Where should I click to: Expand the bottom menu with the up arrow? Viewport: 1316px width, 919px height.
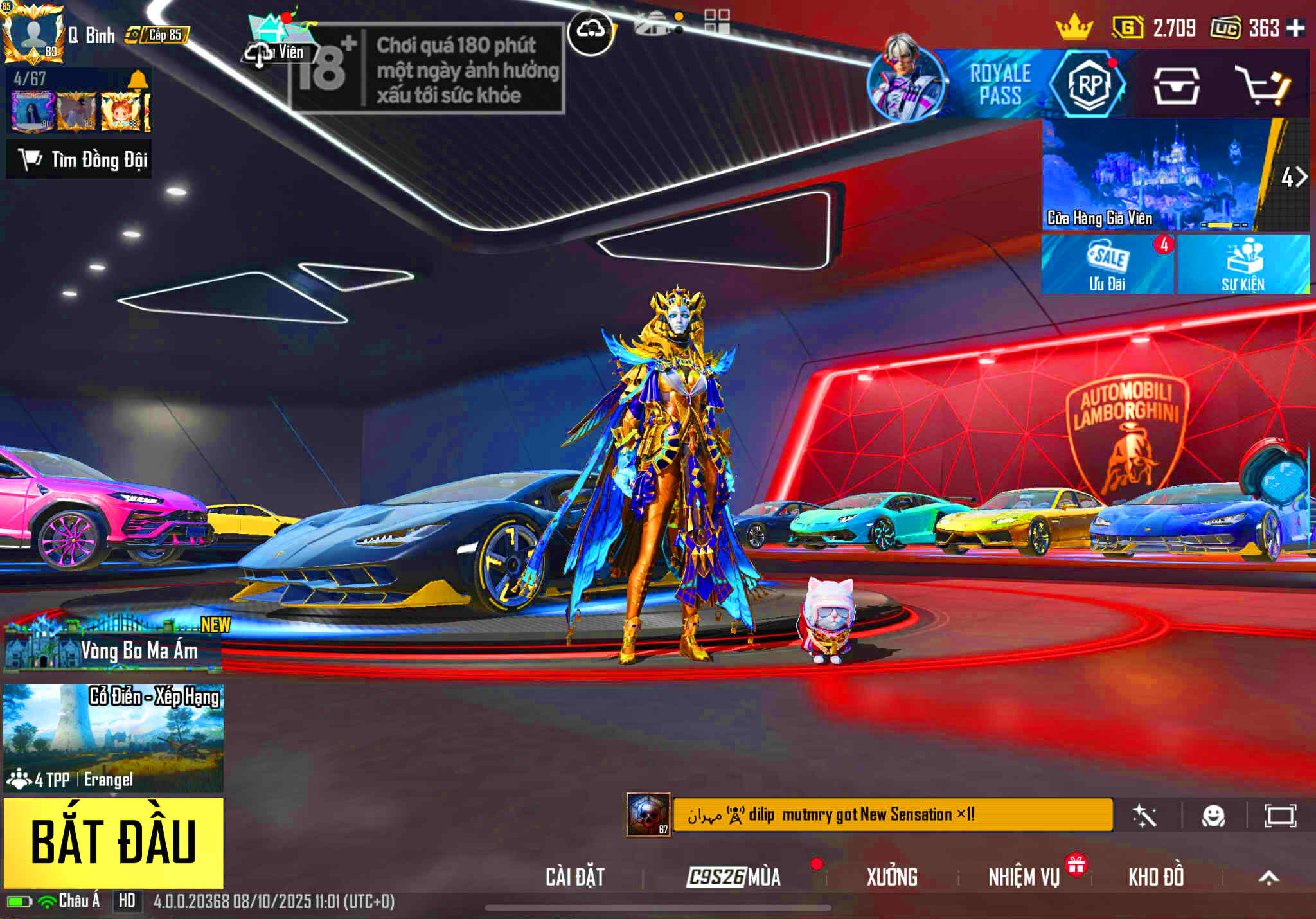click(x=1268, y=878)
